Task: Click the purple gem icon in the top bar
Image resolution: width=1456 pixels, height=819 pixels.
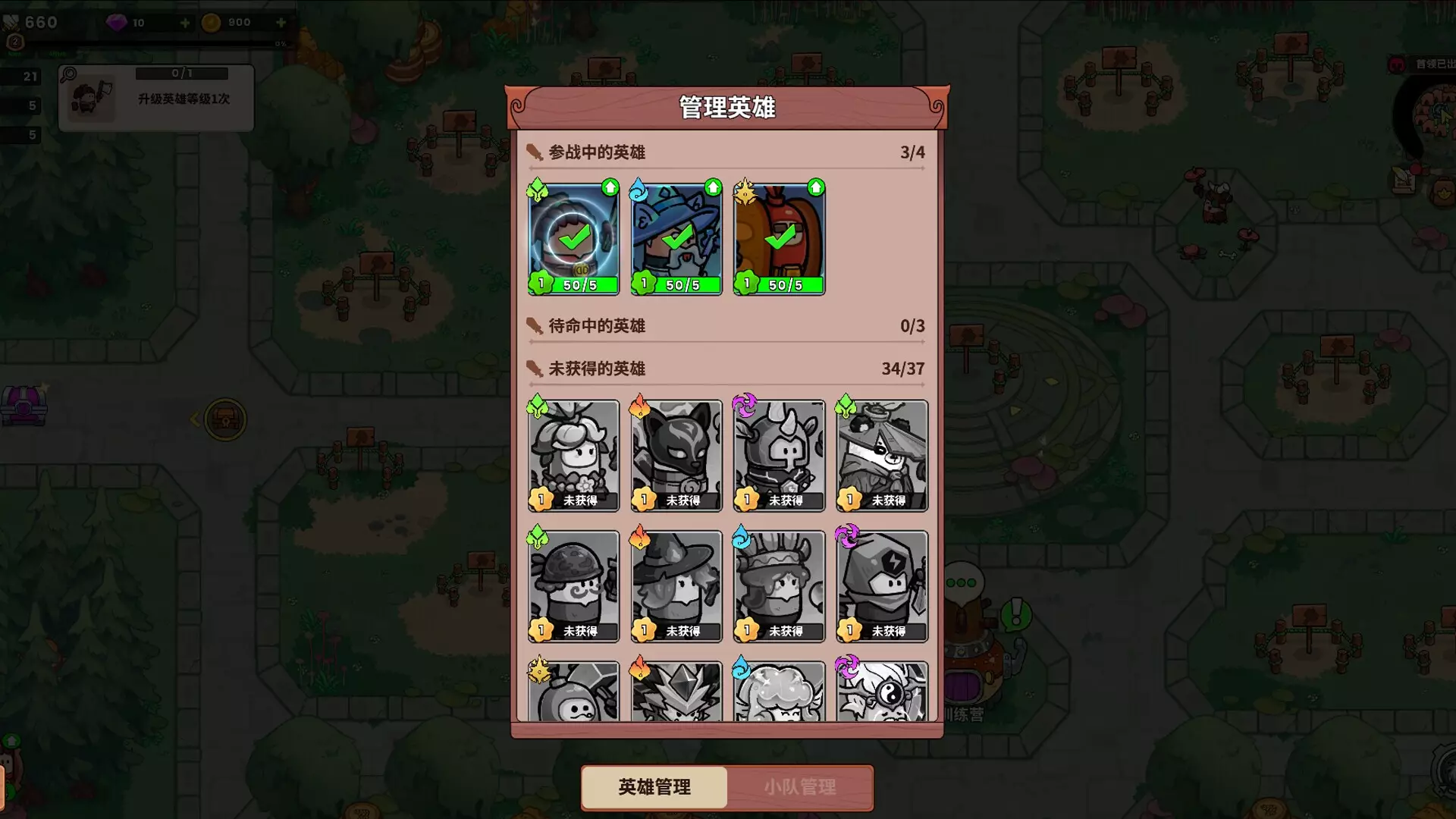Action: 115,22
